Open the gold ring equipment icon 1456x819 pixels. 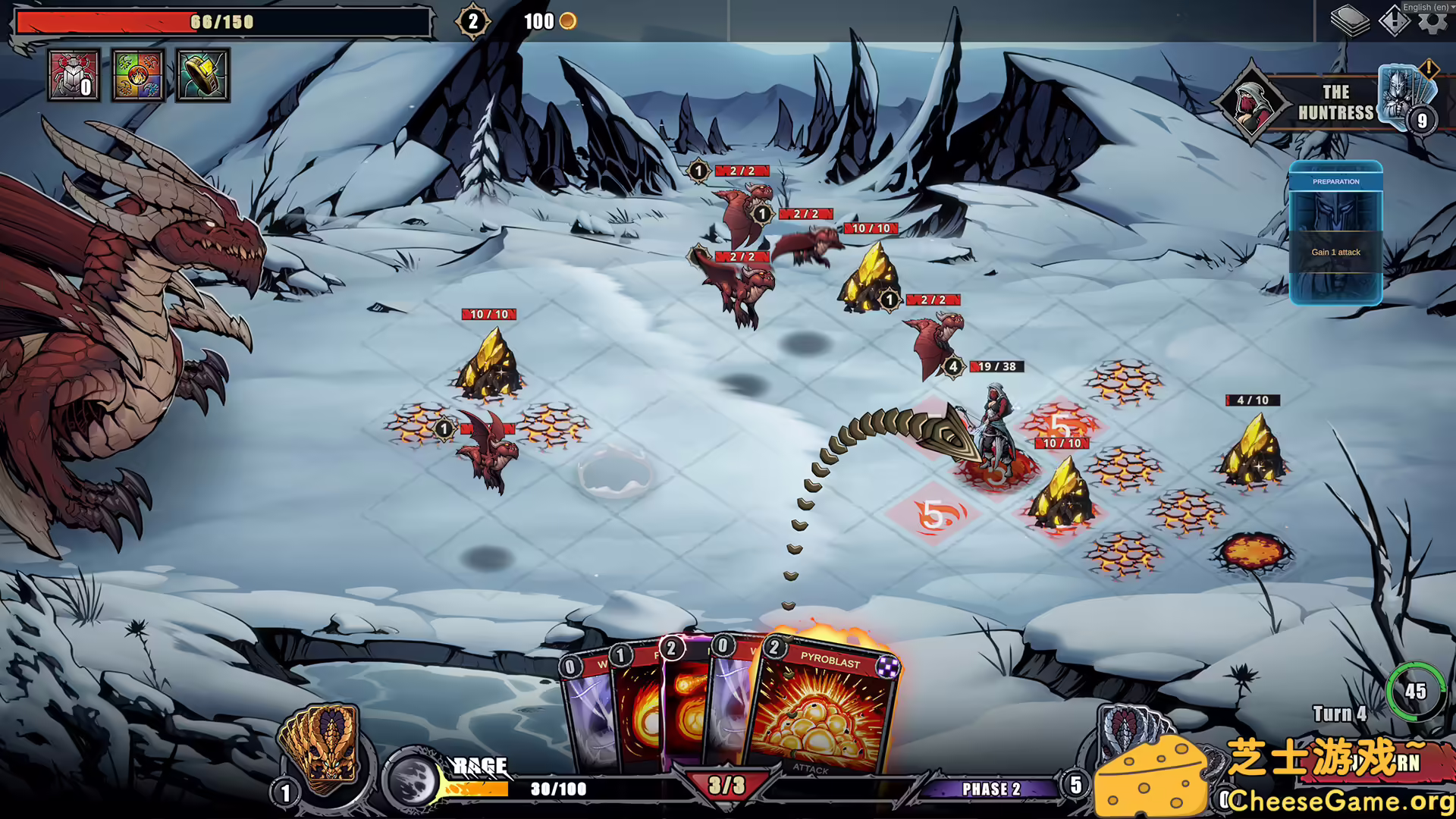click(x=202, y=75)
